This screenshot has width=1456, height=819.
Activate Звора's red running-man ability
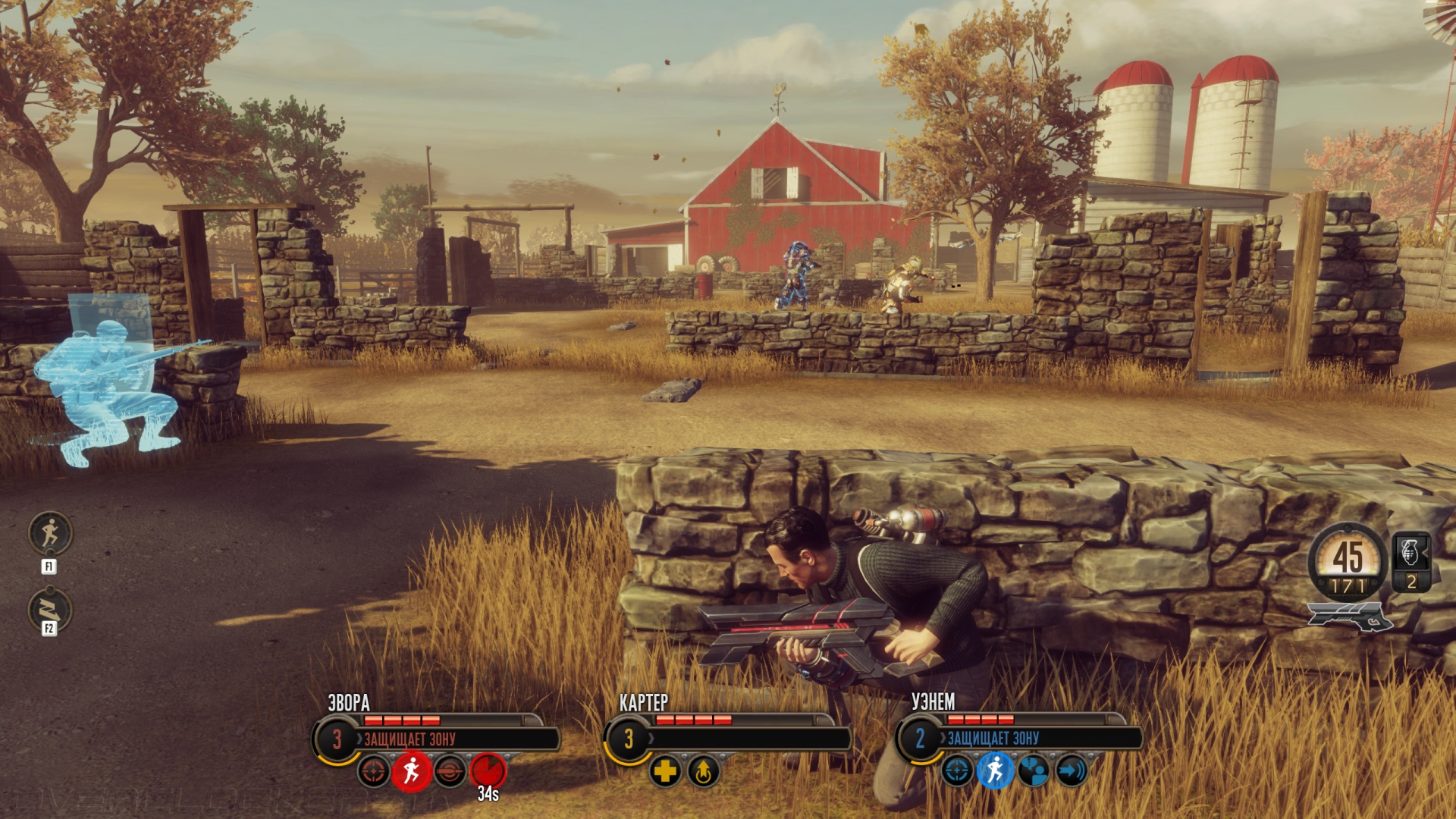pyautogui.click(x=412, y=771)
